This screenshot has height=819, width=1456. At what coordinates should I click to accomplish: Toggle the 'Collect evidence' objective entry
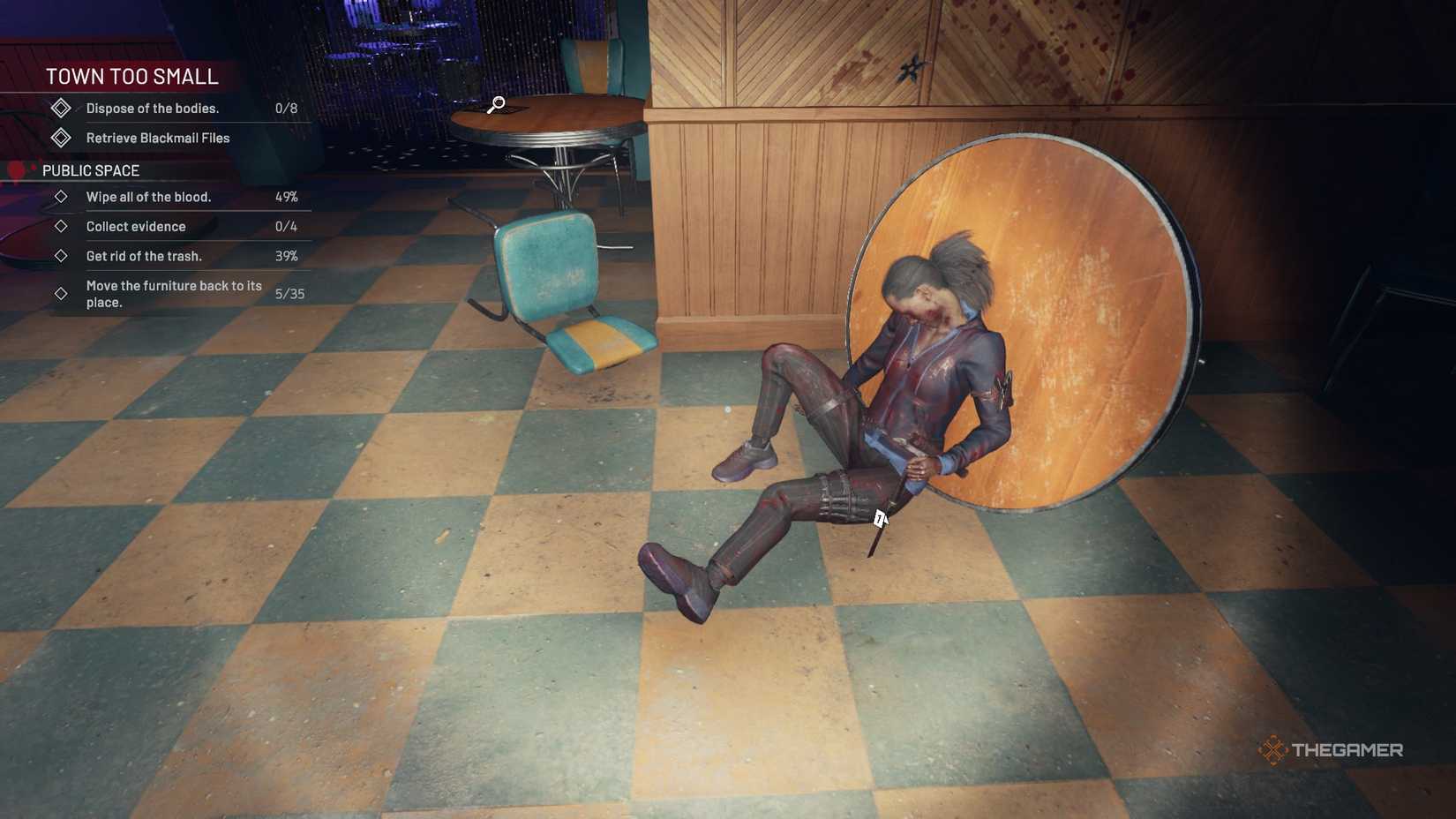click(x=135, y=226)
